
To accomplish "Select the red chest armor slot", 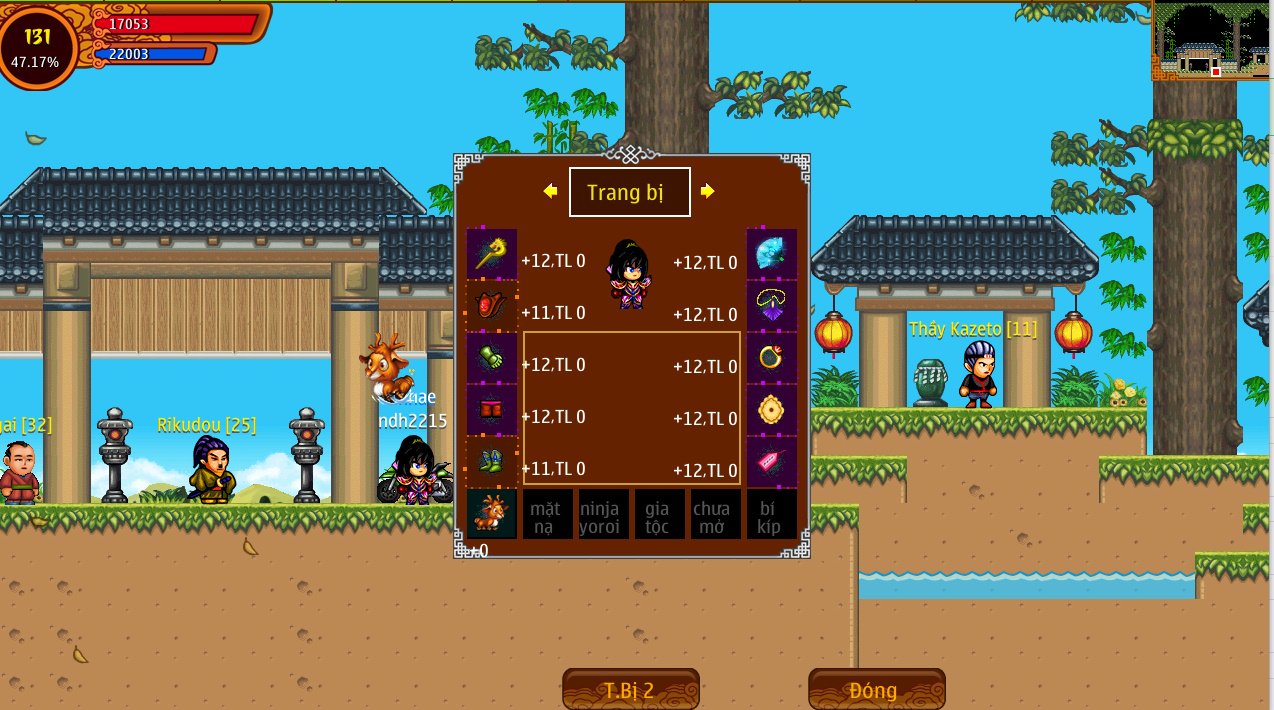I will click(492, 306).
